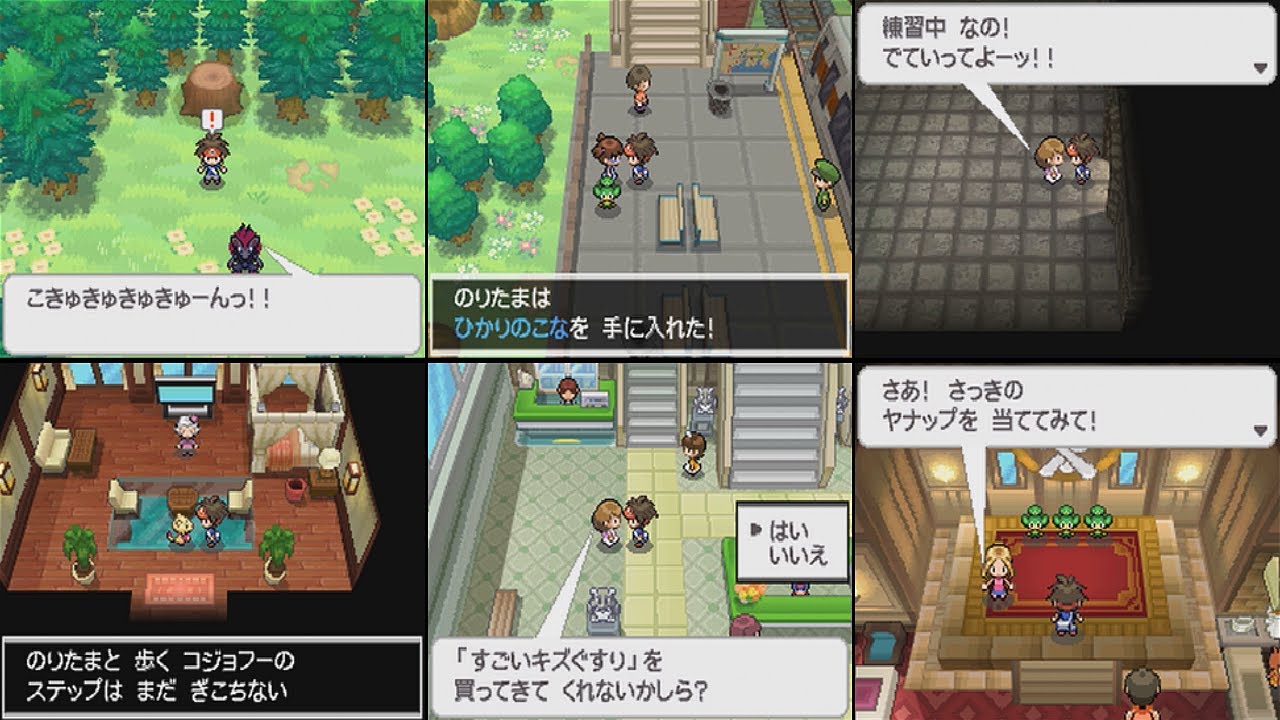Click the flower pot on the green counter

(x=748, y=593)
